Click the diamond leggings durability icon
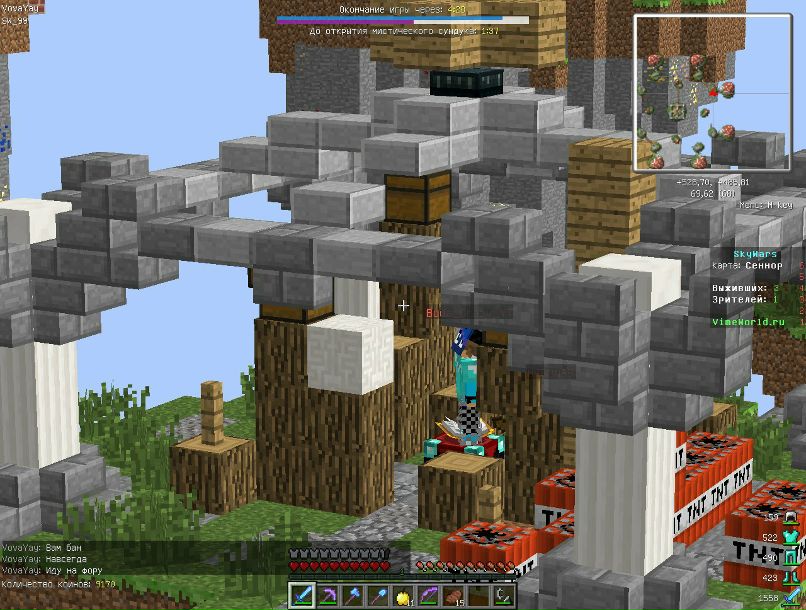Image resolution: width=806 pixels, height=610 pixels. (x=789, y=557)
